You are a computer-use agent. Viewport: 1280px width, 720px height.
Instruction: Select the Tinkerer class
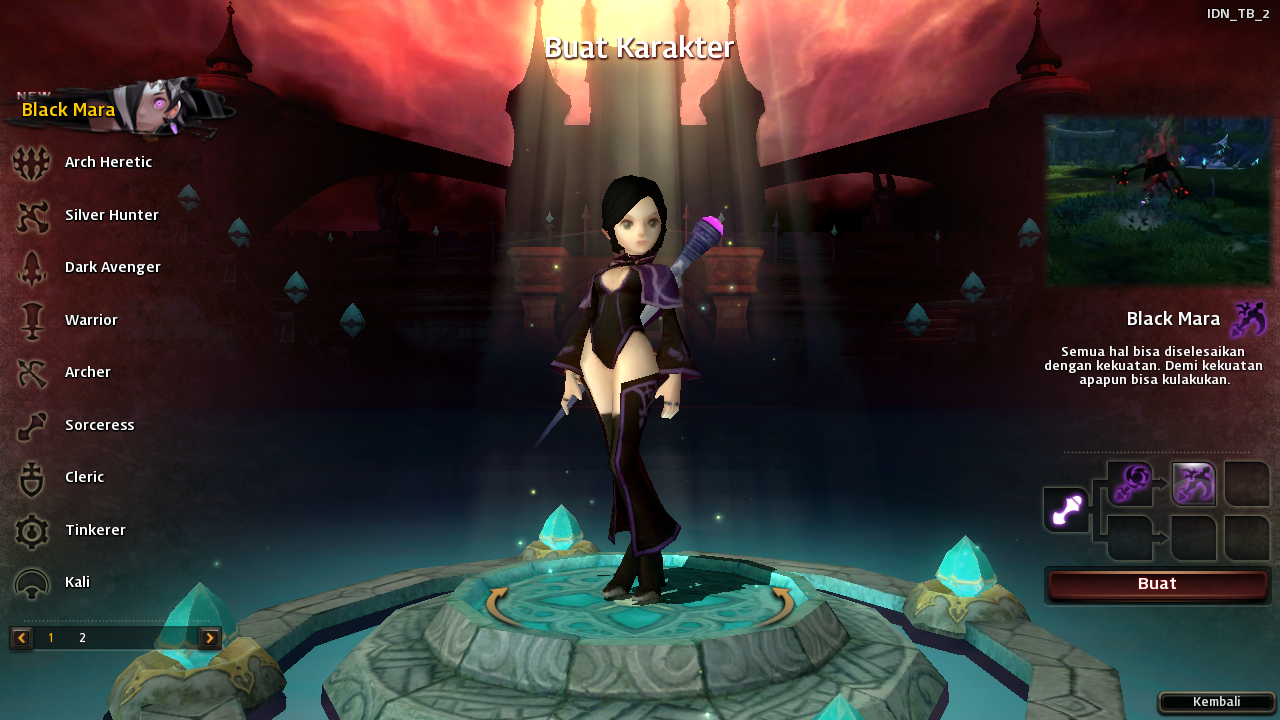tap(95, 530)
